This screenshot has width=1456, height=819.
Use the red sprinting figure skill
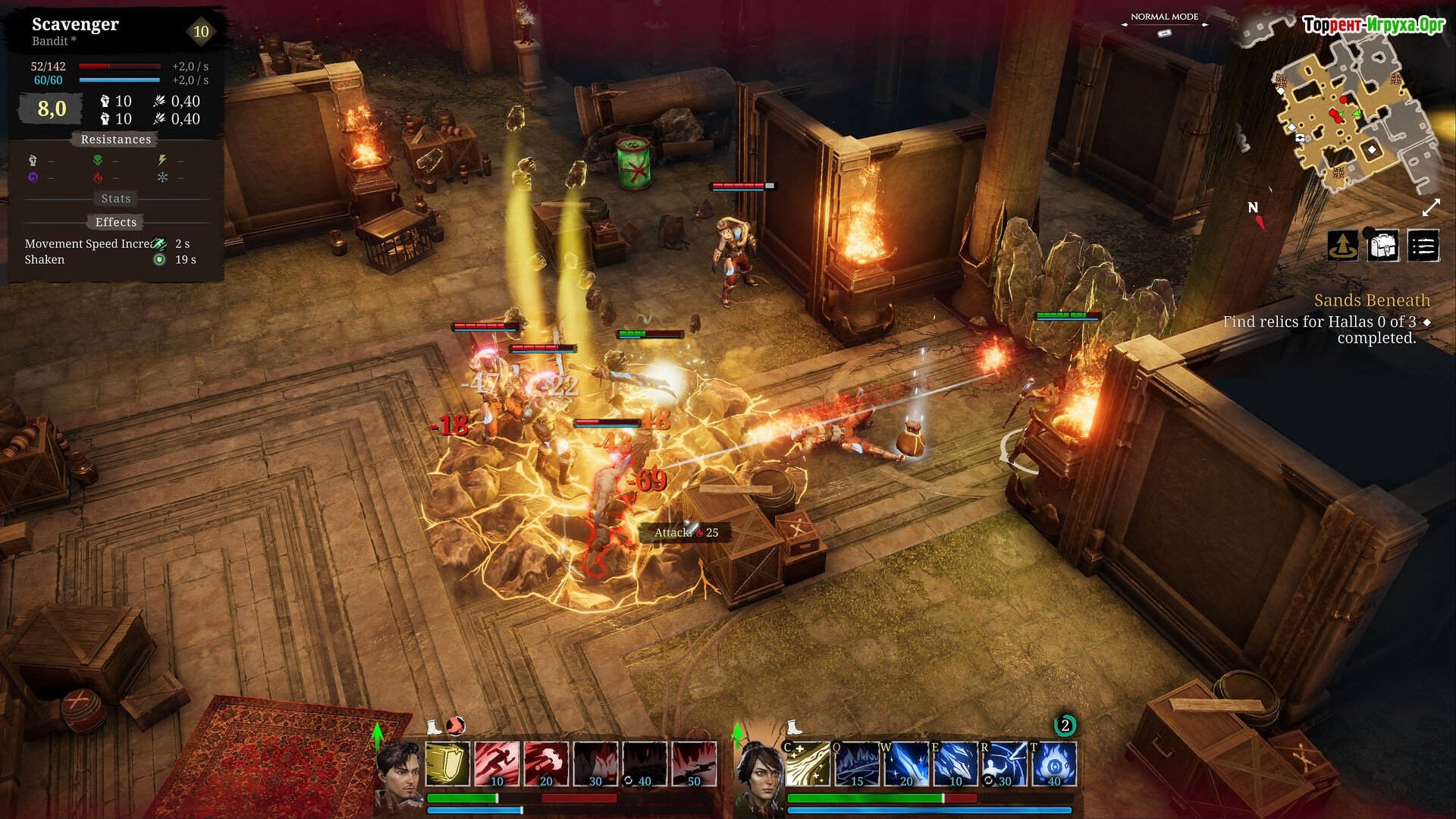(497, 764)
